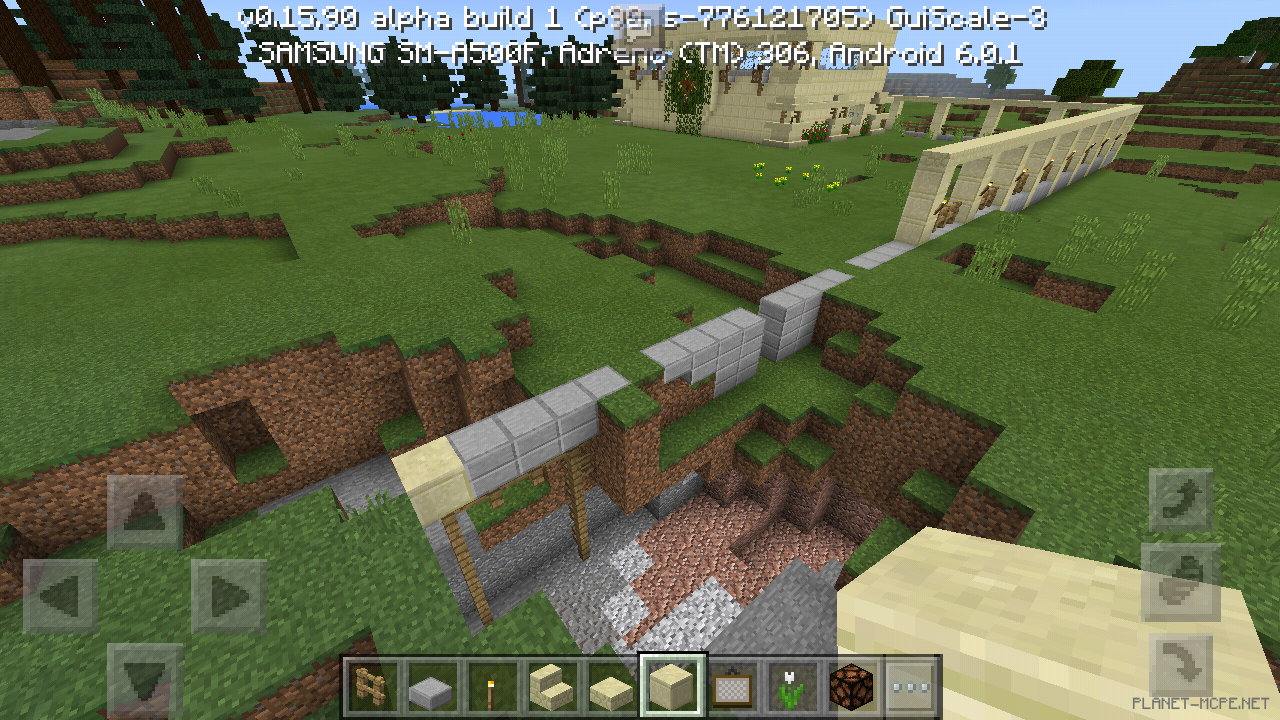Pick the sandstone slab hotbar slot

point(612,687)
